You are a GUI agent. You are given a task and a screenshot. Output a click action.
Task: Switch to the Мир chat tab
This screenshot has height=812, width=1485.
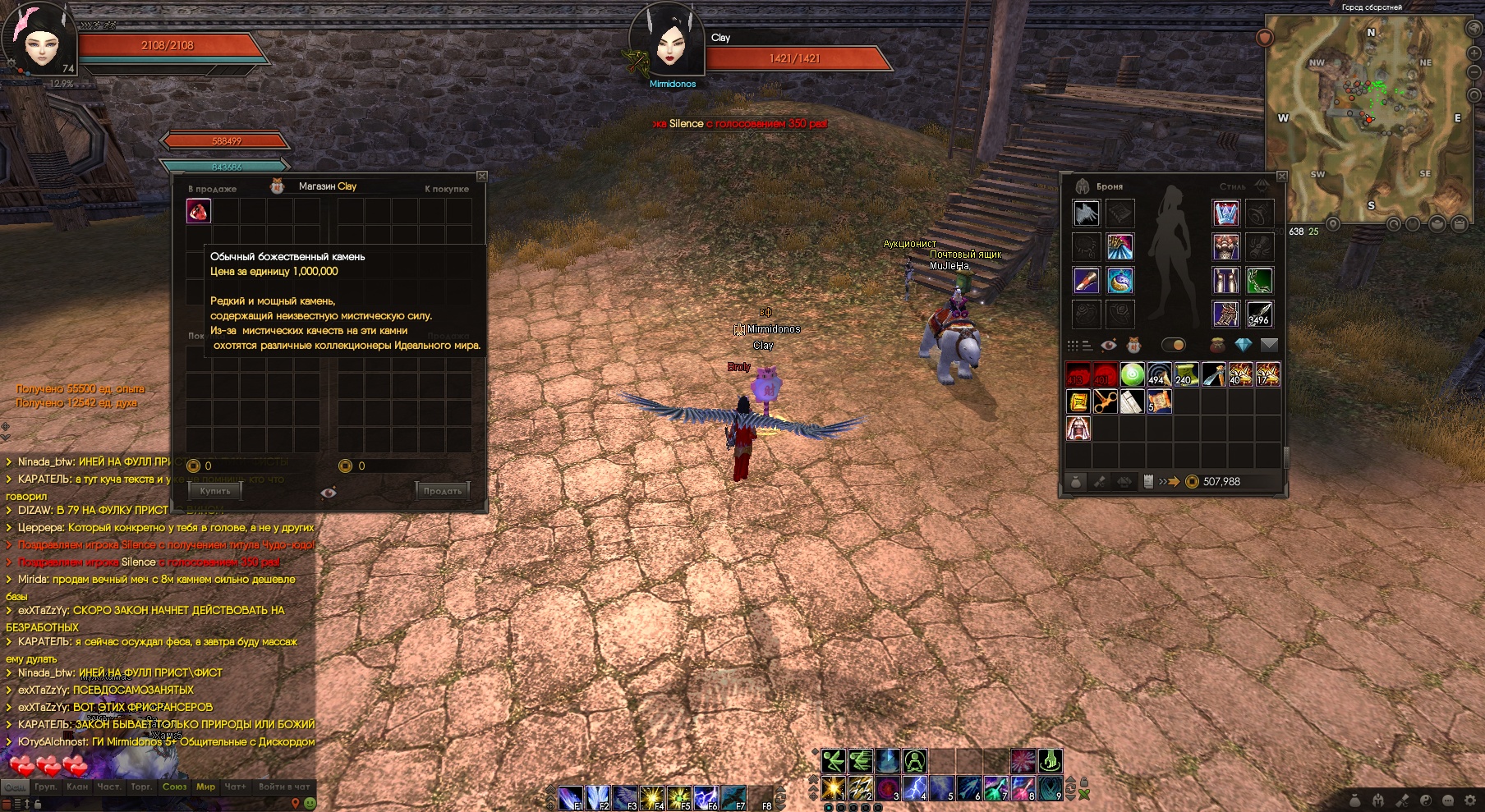(205, 787)
